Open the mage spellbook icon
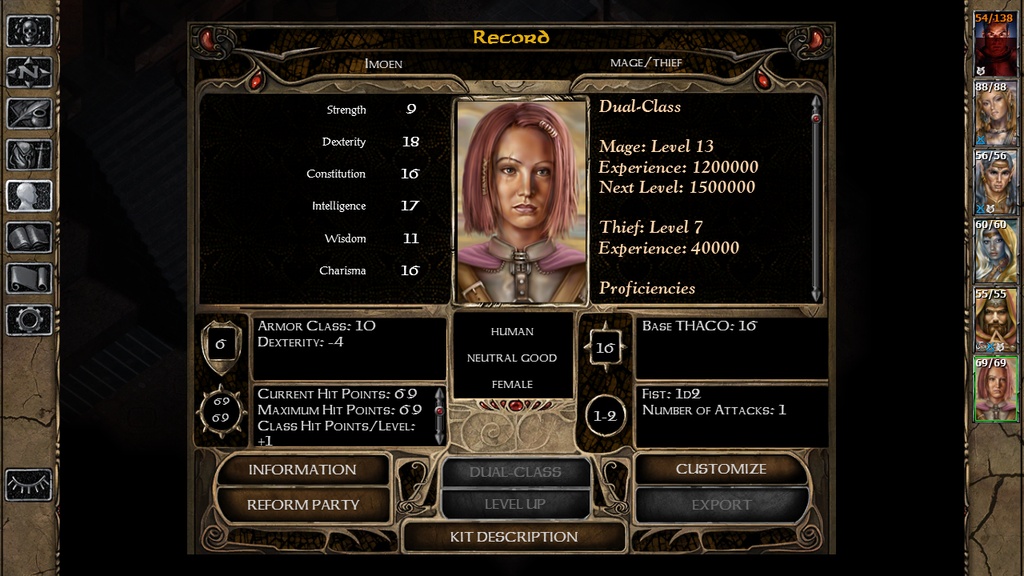 click(29, 237)
